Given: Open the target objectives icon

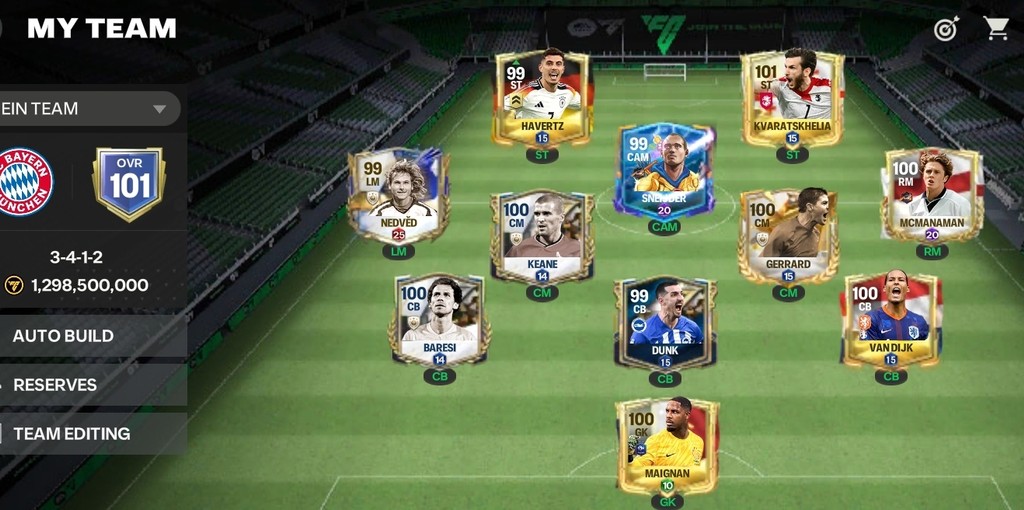Looking at the screenshot, I should (946, 29).
